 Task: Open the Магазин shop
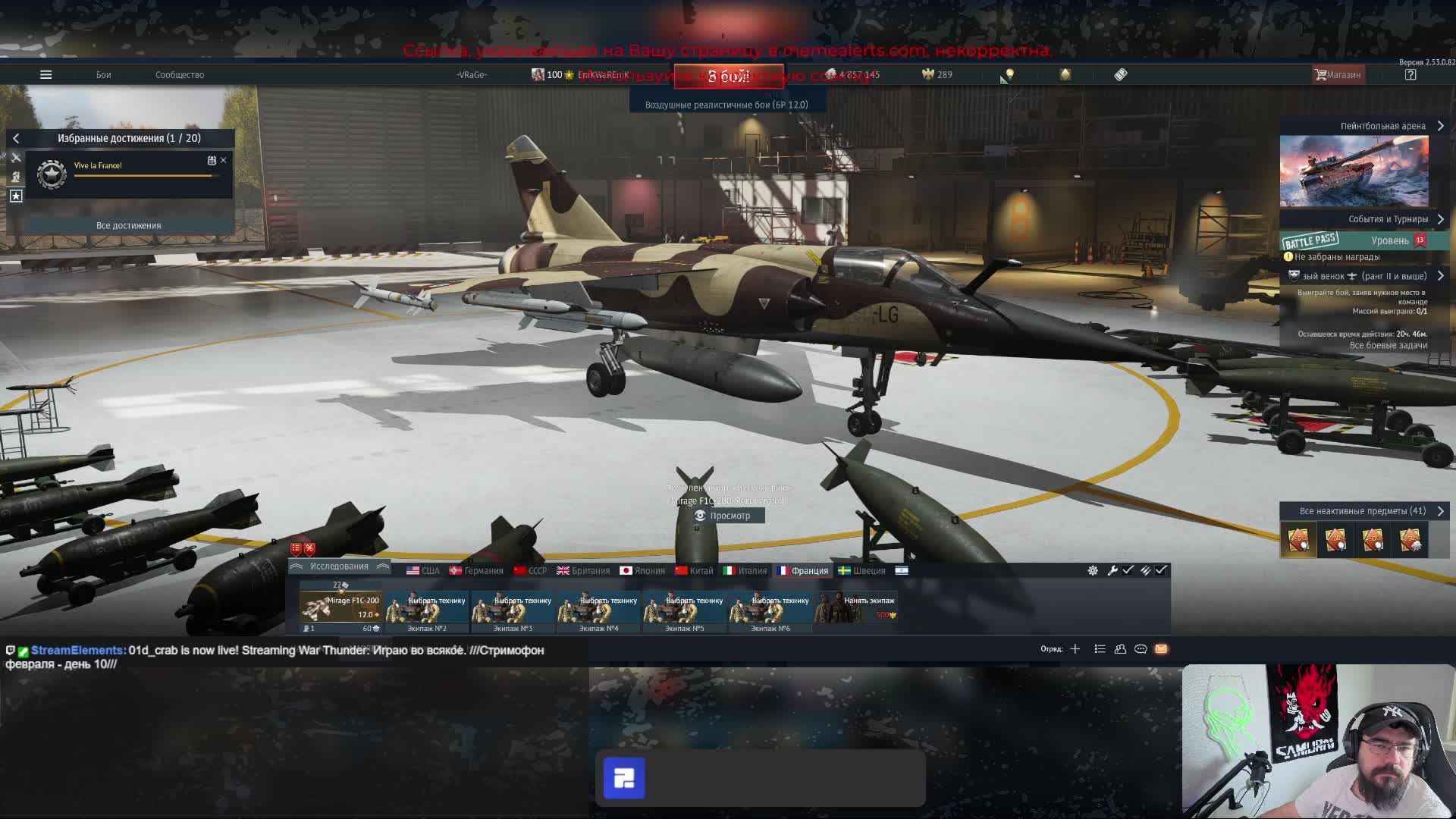tap(1338, 74)
